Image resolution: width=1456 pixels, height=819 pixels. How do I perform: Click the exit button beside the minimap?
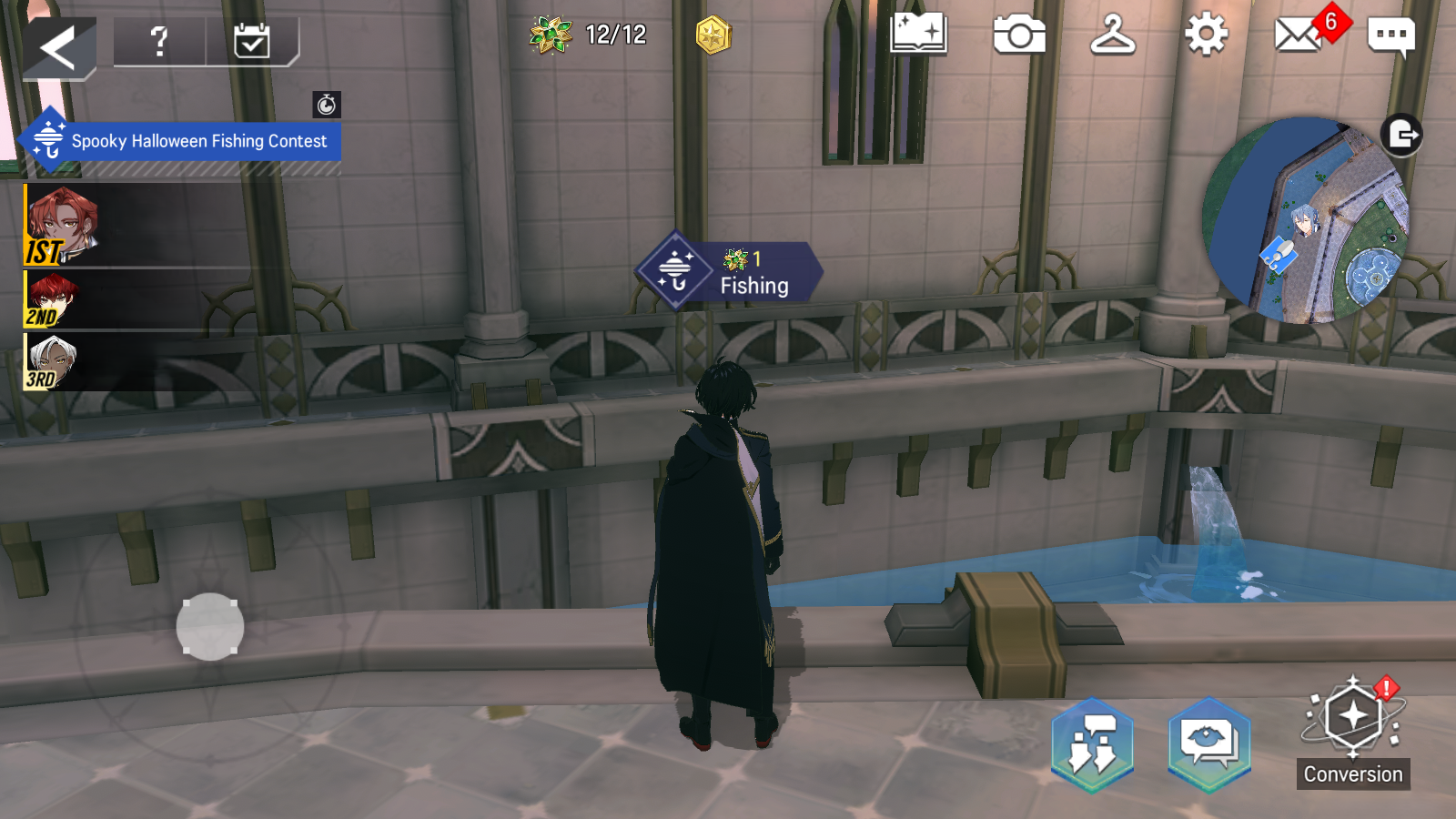pyautogui.click(x=1401, y=136)
